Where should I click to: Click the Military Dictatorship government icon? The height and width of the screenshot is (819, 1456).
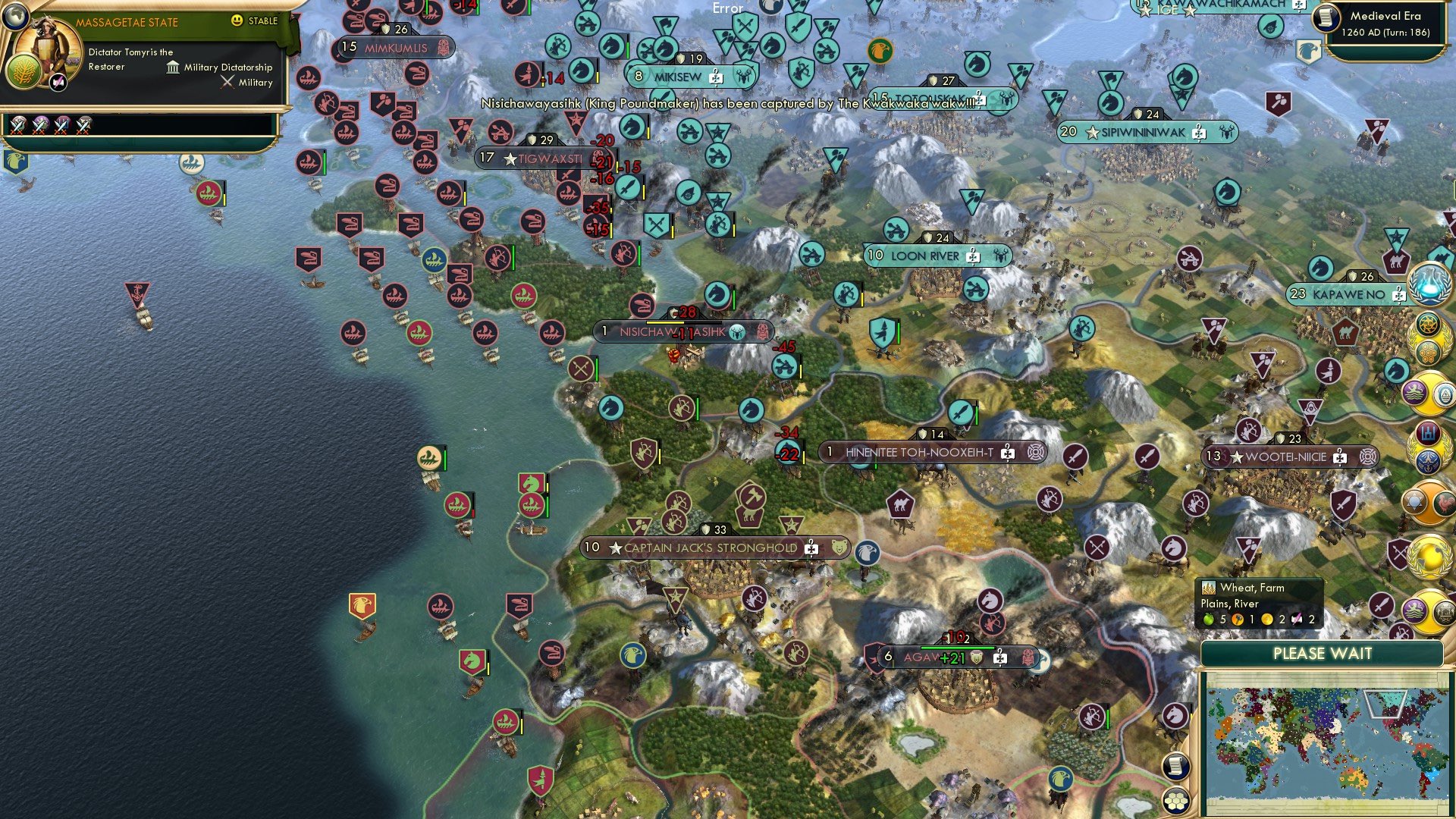tap(172, 67)
